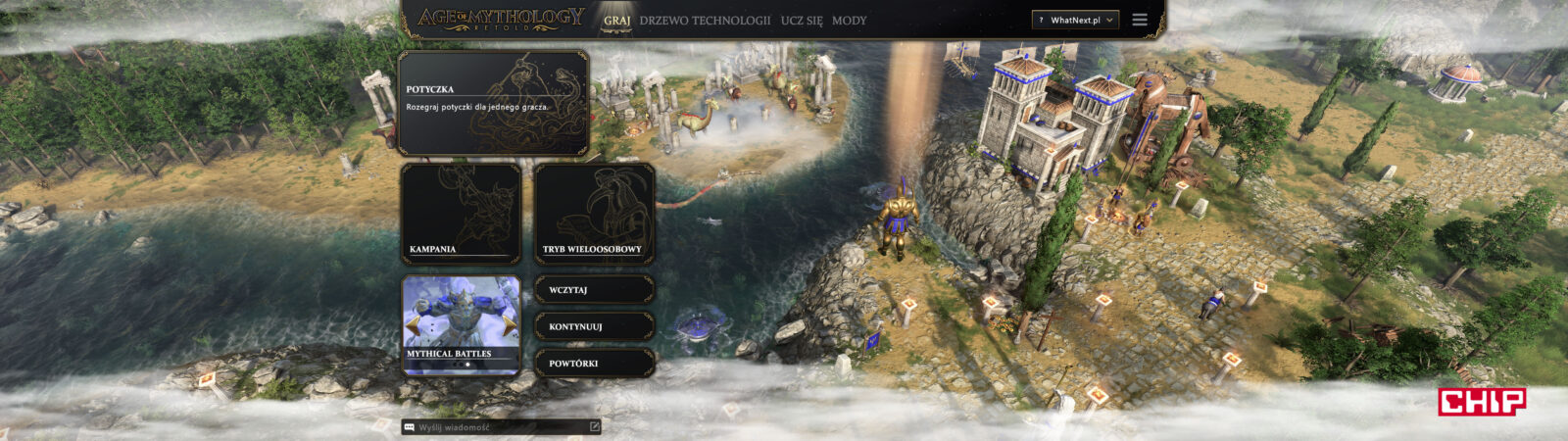Expand the WhatNext.pl profile dropdown
This screenshot has height=441, width=1568.
[1075, 21]
